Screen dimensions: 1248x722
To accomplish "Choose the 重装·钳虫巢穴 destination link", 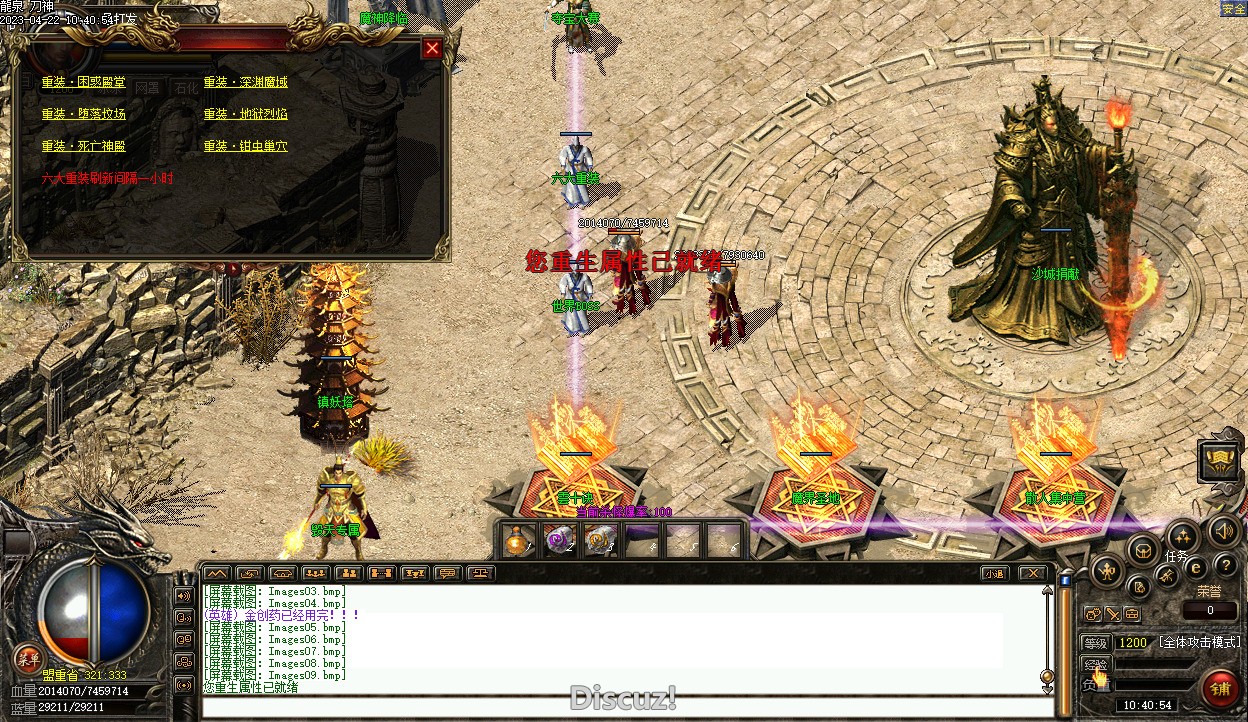I will click(x=246, y=146).
